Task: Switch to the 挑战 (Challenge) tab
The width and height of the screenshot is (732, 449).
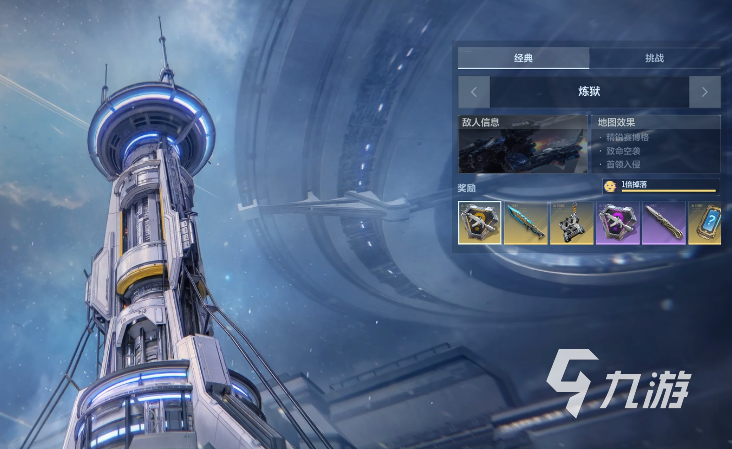Action: coord(654,58)
